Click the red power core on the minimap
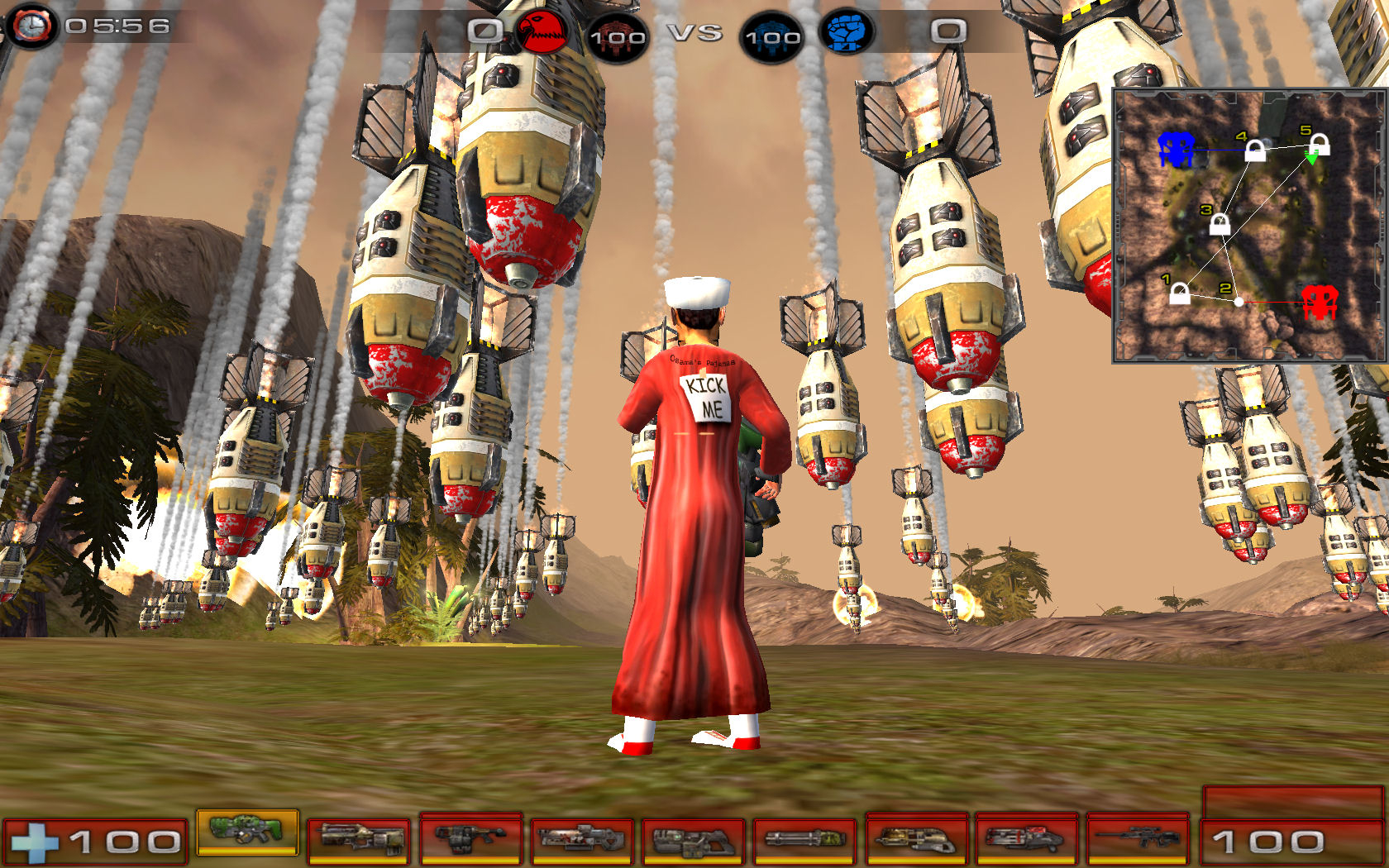1389x868 pixels. coord(1319,302)
